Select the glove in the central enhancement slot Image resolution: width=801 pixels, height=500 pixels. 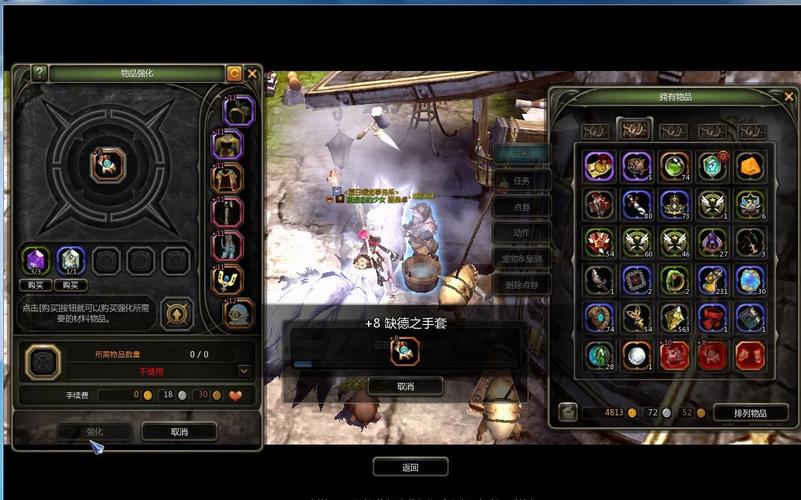(107, 166)
